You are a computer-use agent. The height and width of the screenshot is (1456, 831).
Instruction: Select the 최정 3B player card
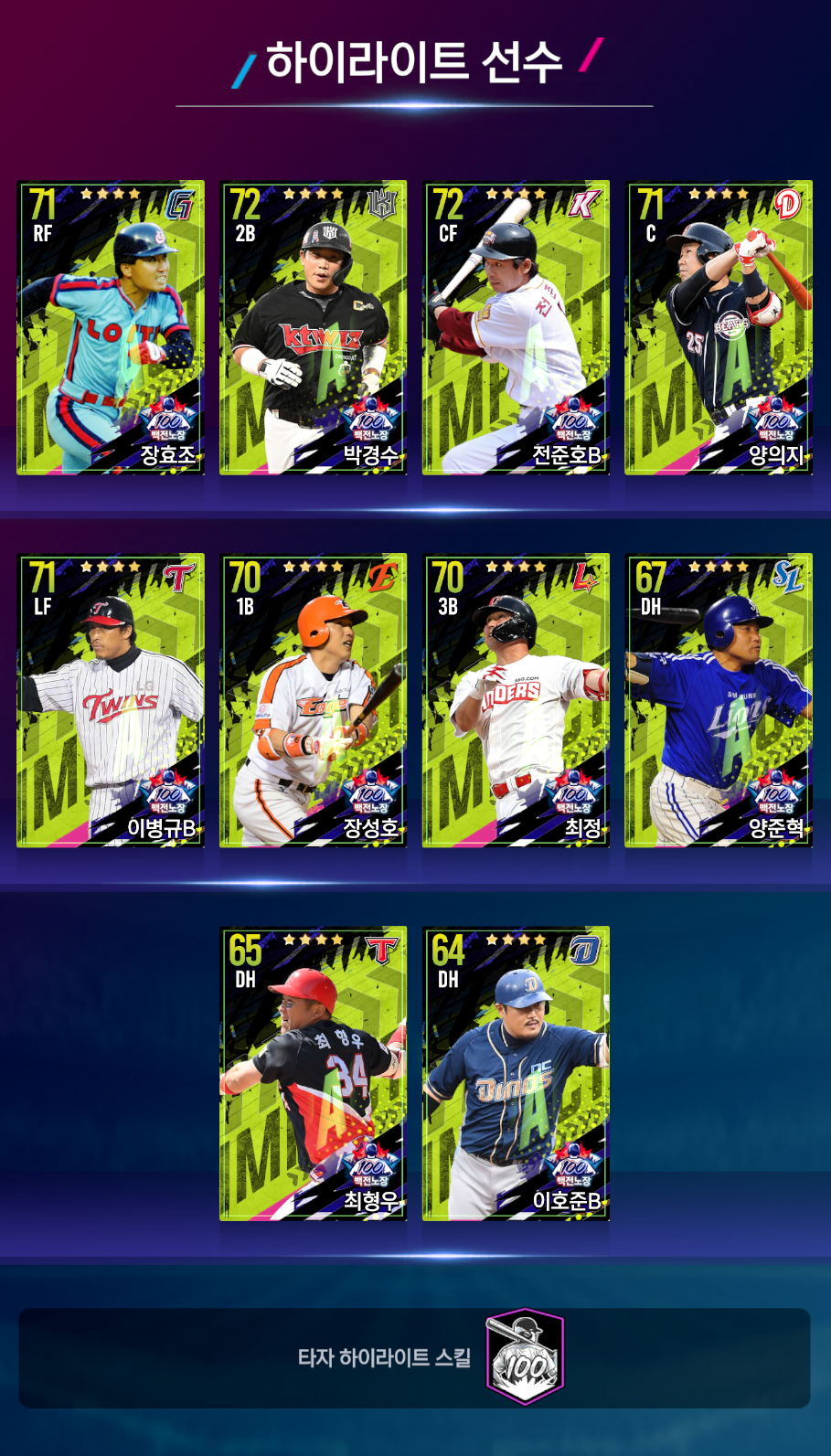tap(516, 700)
